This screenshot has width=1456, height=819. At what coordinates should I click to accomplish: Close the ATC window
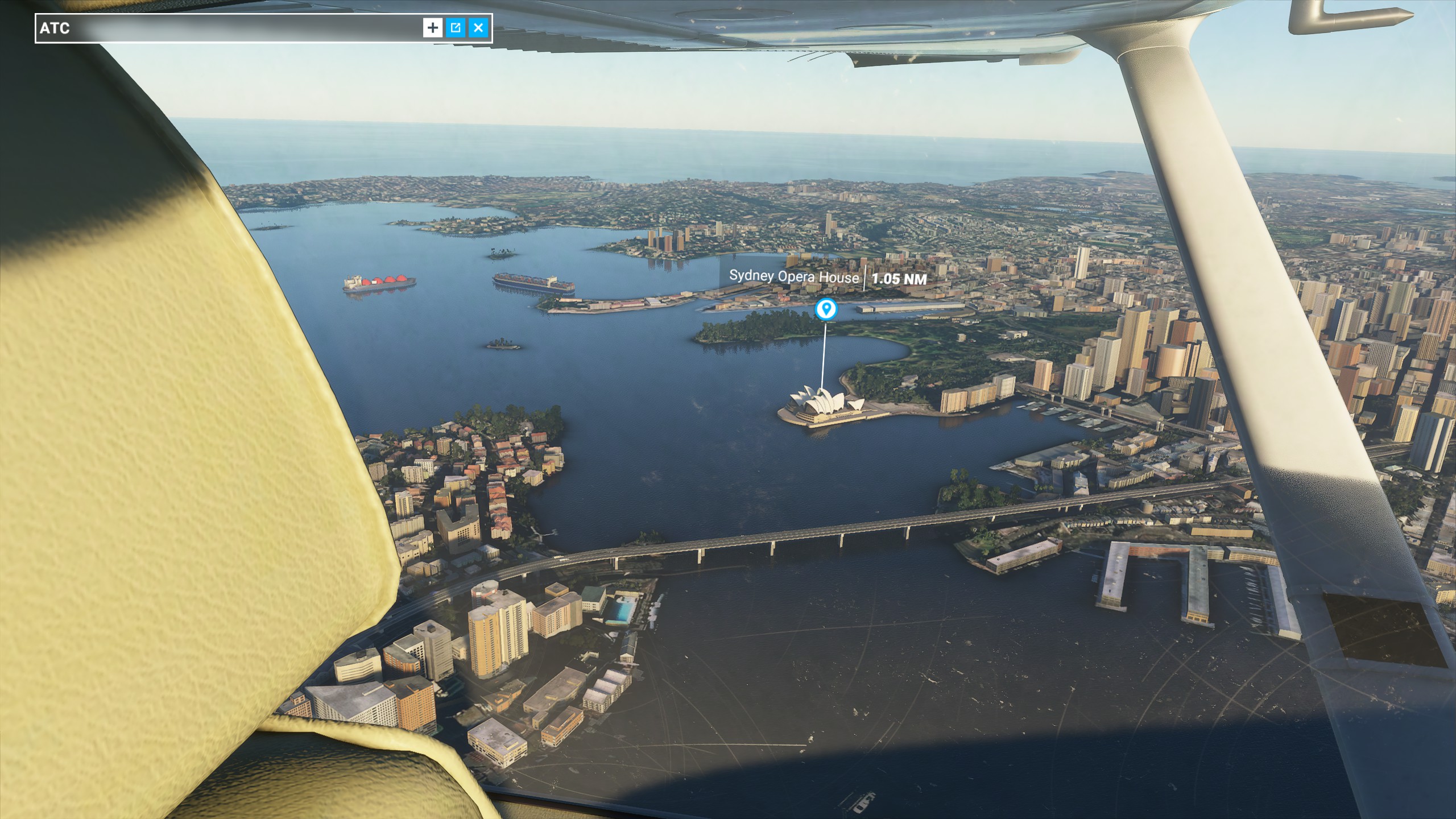click(478, 27)
